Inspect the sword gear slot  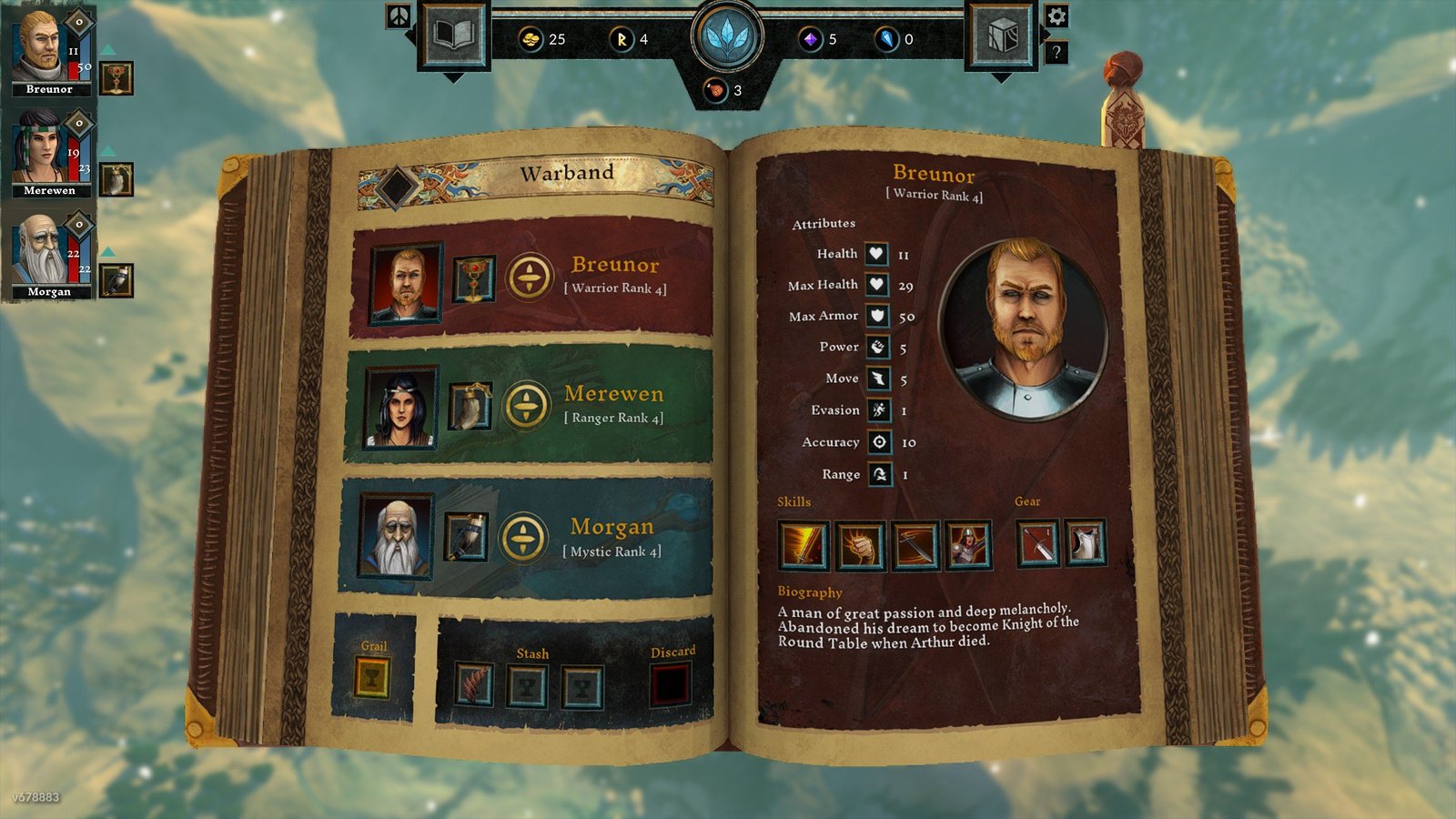click(1037, 544)
